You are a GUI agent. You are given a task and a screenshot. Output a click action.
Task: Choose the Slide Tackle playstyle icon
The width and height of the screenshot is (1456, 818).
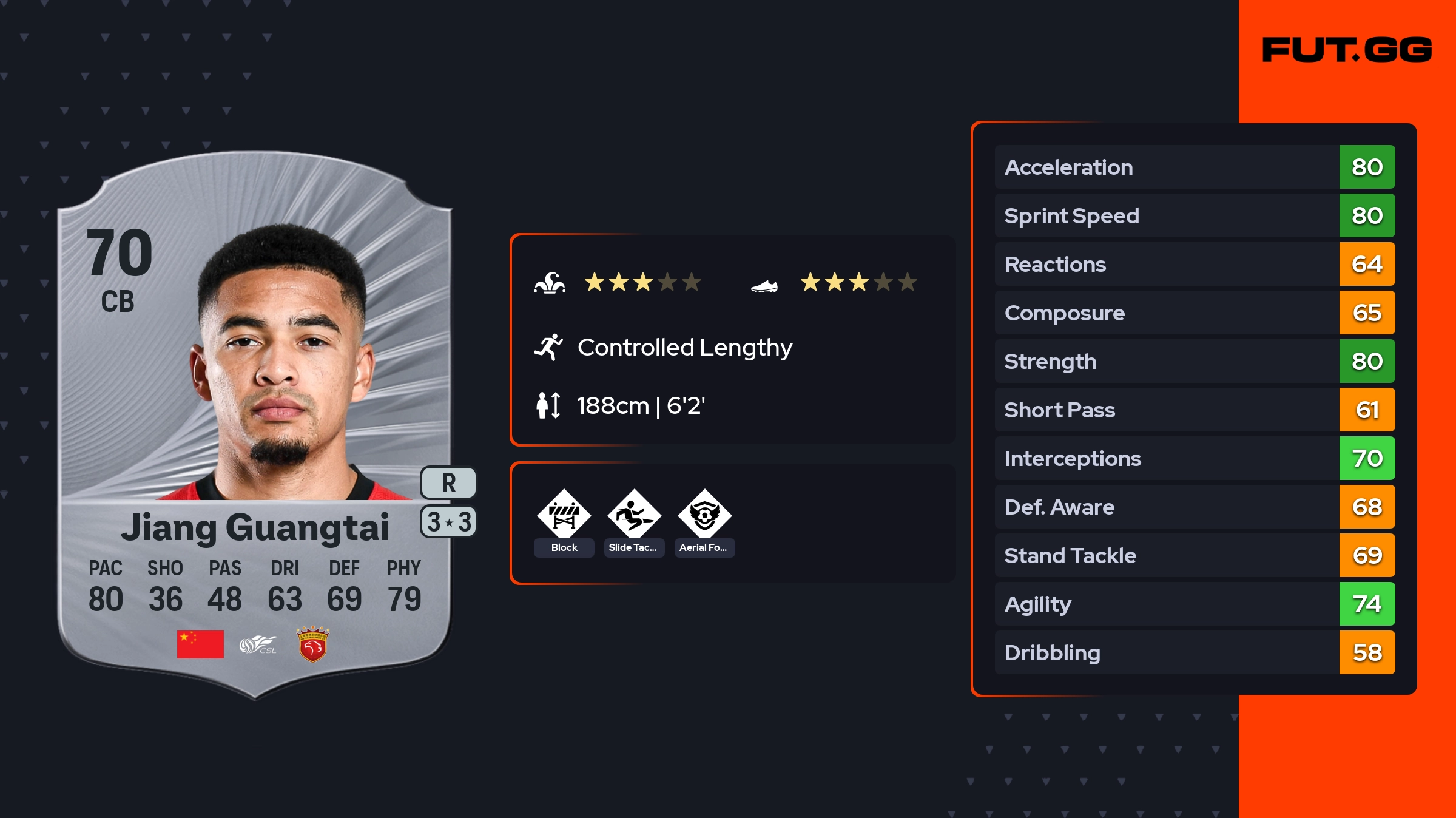(634, 515)
